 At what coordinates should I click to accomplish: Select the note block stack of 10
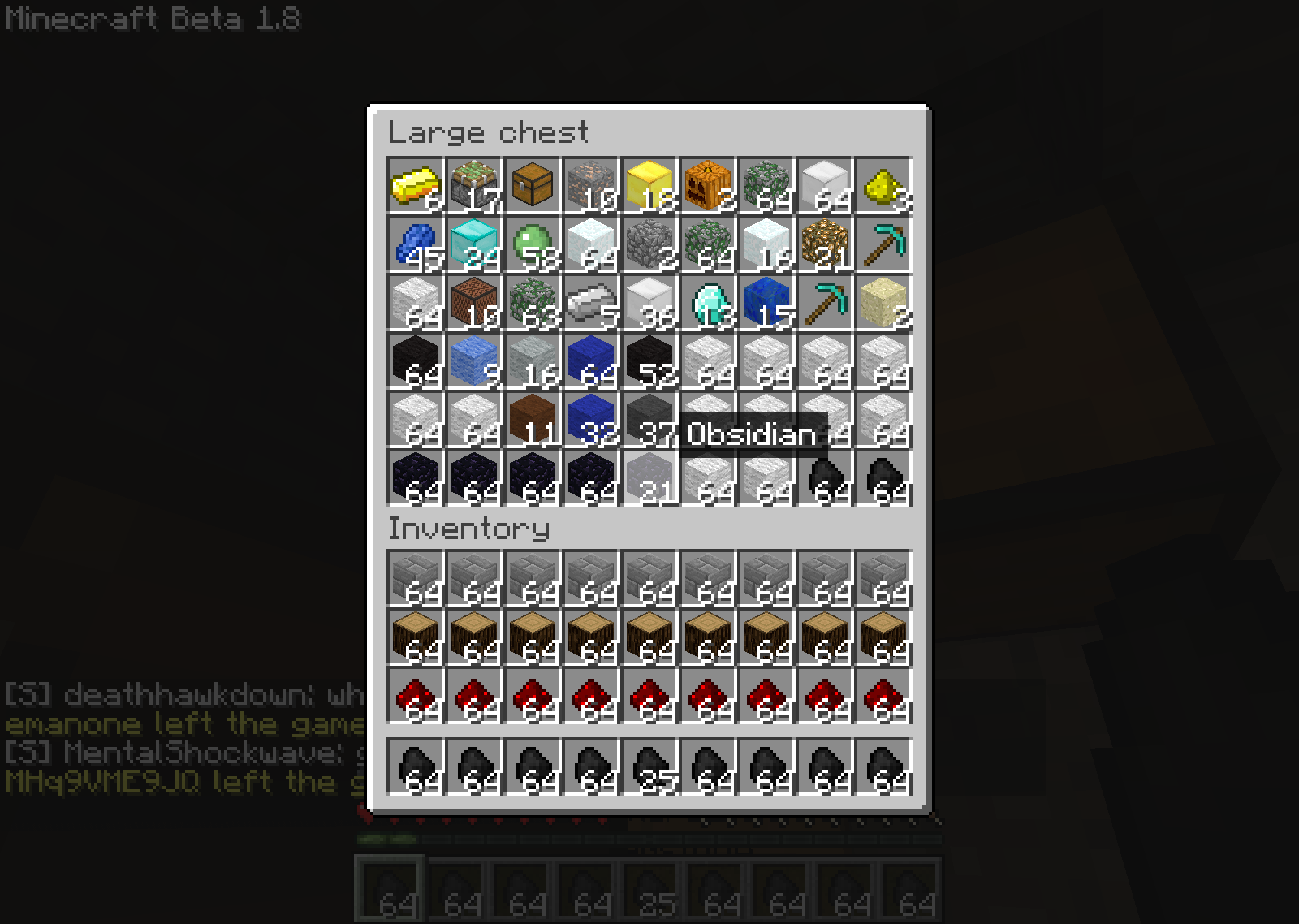pyautogui.click(x=473, y=302)
